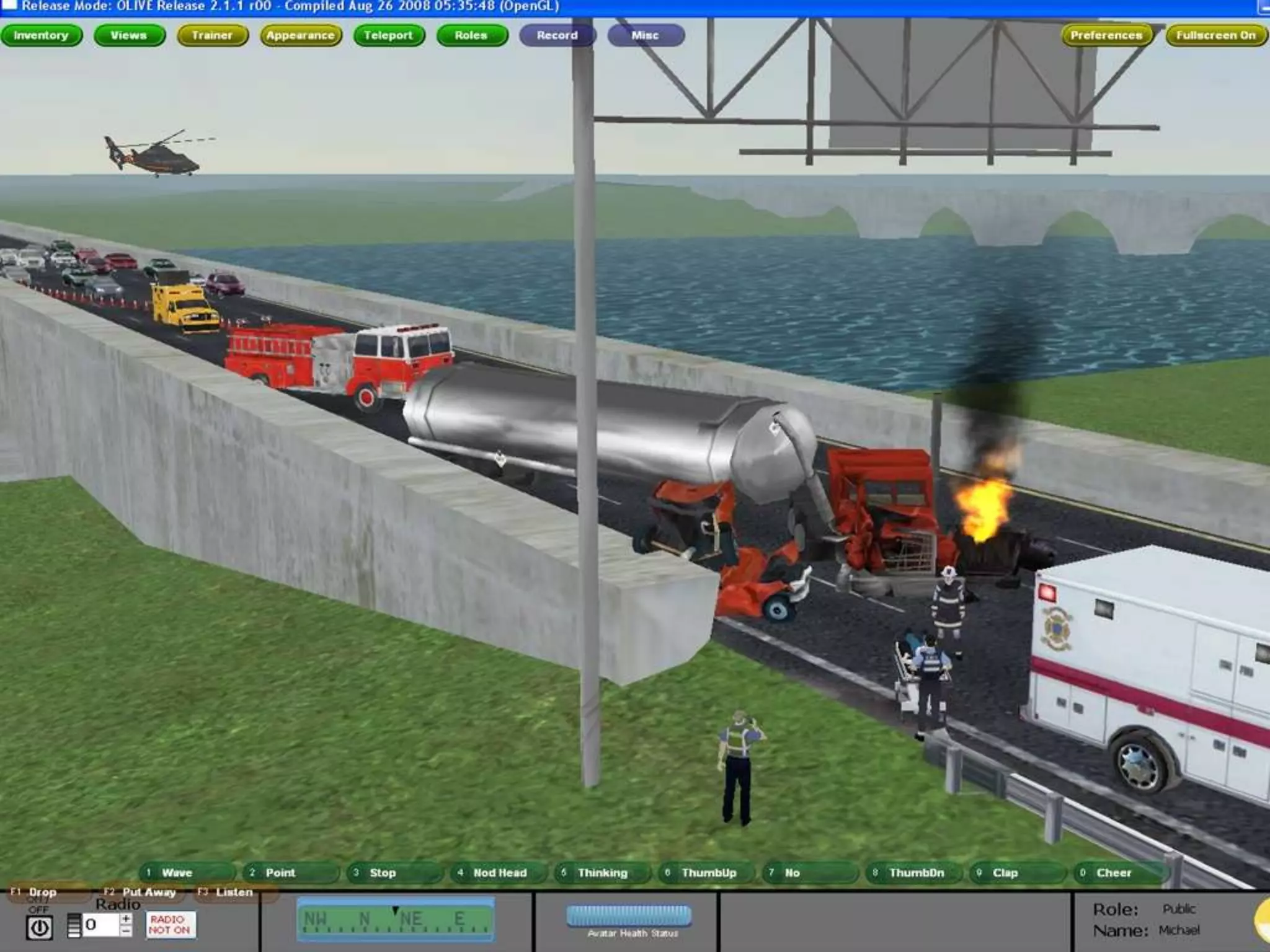Toggle Fullscreen On

point(1215,35)
